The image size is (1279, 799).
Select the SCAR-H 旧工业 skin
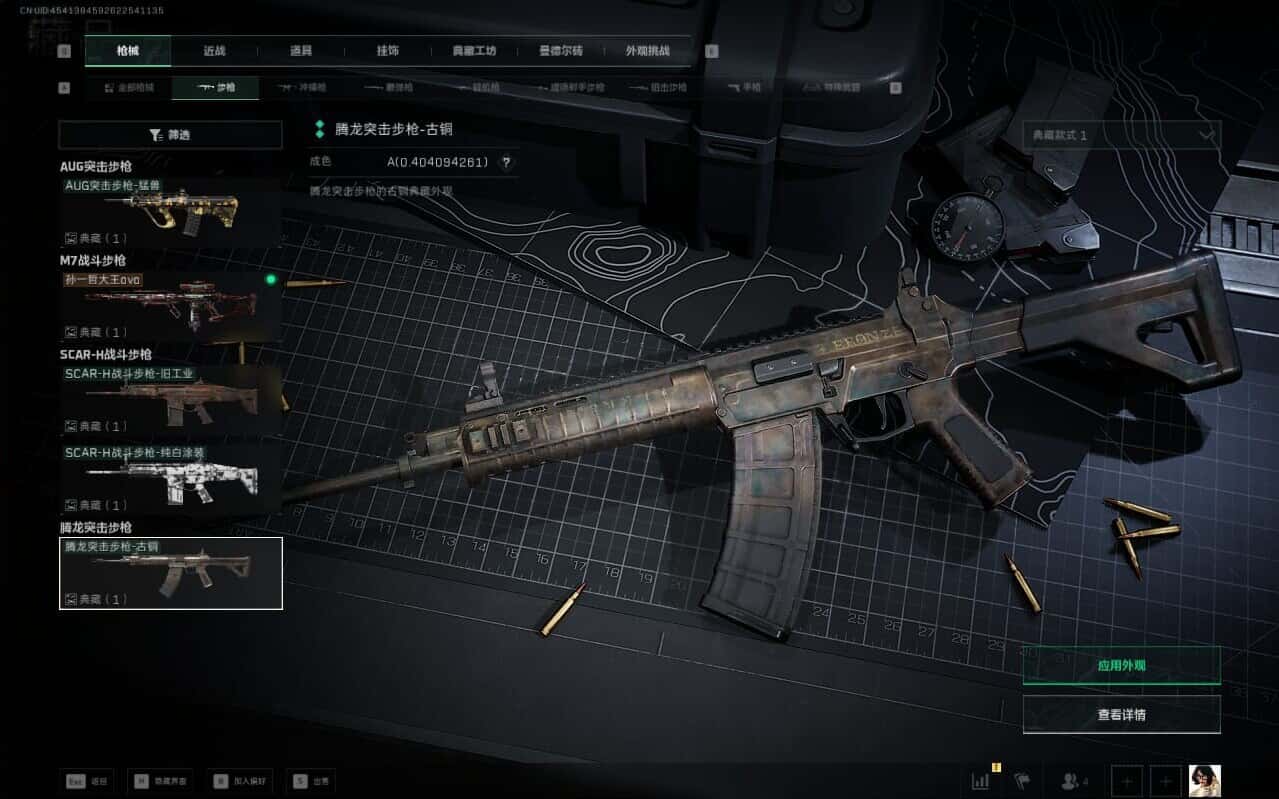click(170, 400)
